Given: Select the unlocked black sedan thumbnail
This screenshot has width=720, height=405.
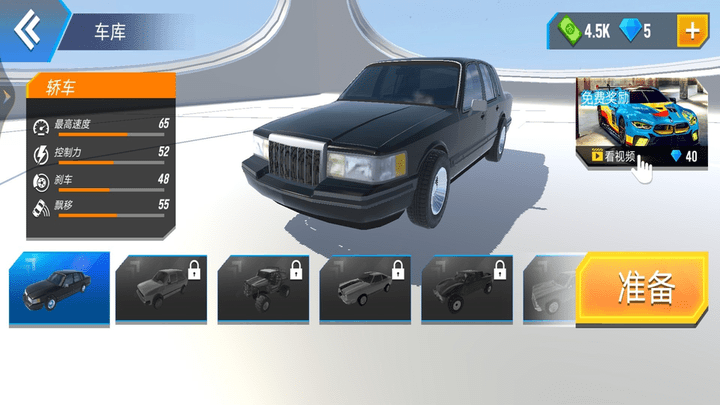Looking at the screenshot, I should click(58, 289).
